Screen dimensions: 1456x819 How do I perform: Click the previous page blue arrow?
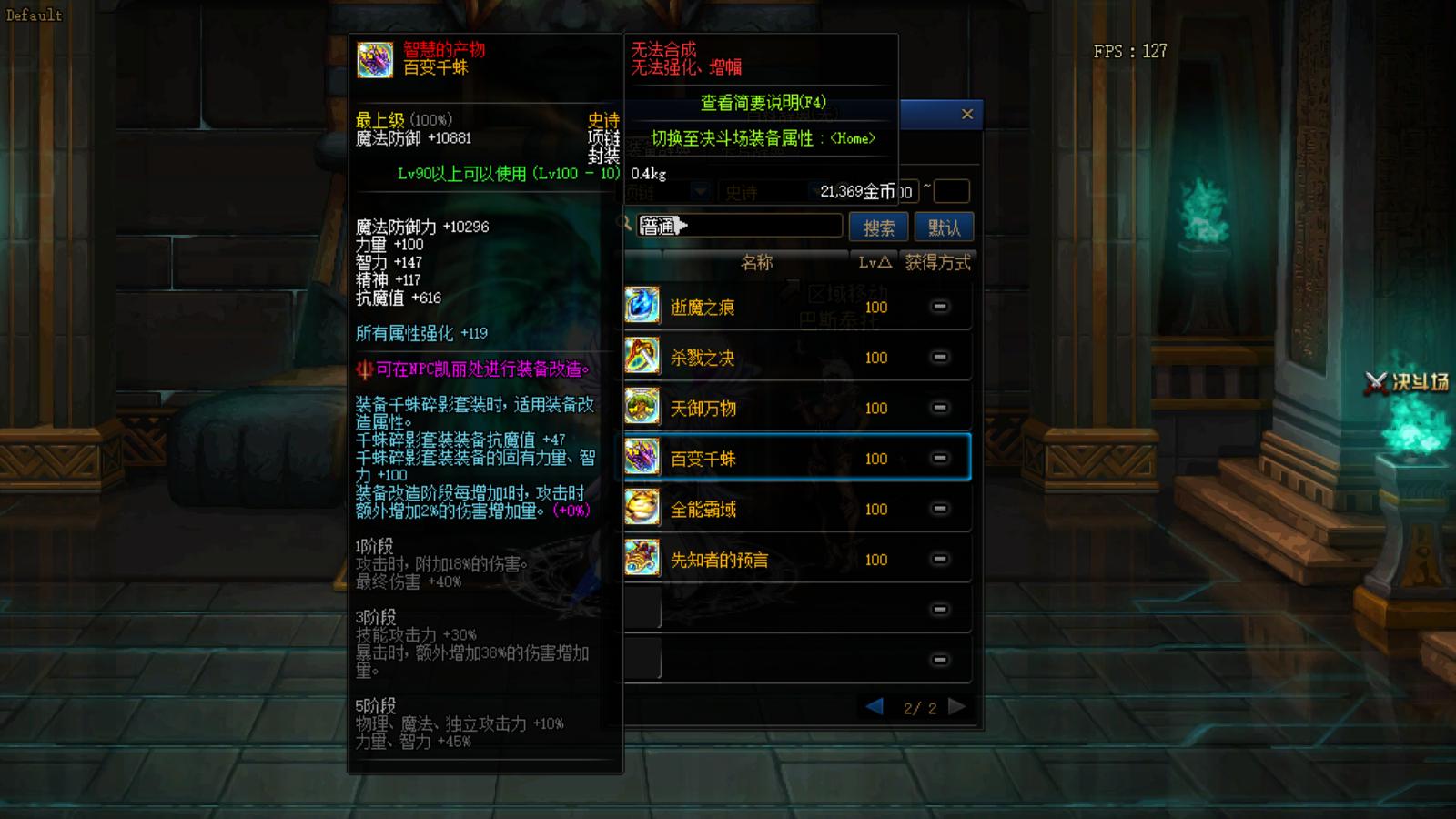(875, 705)
